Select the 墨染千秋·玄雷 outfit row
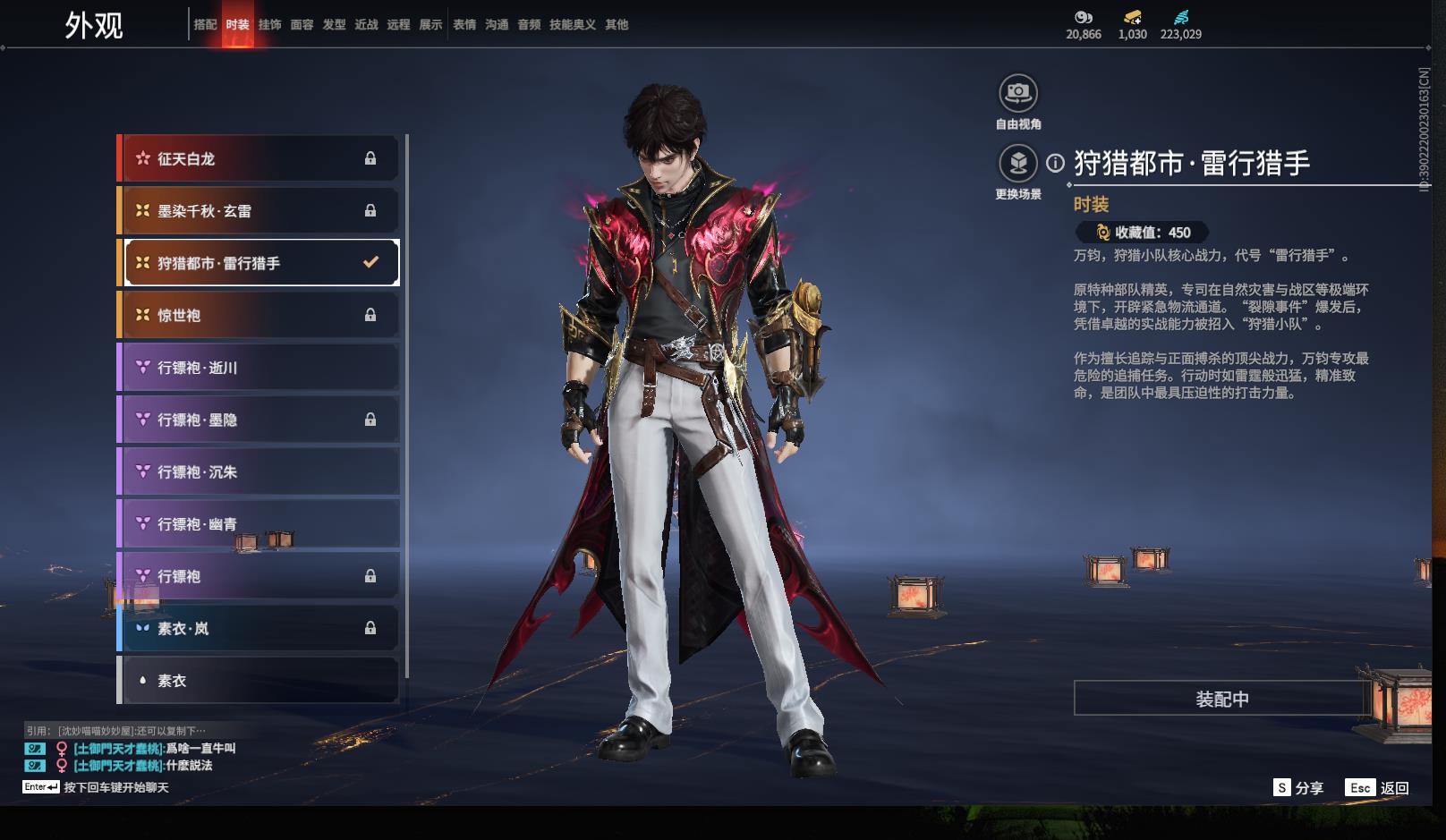Image resolution: width=1446 pixels, height=840 pixels. [259, 211]
